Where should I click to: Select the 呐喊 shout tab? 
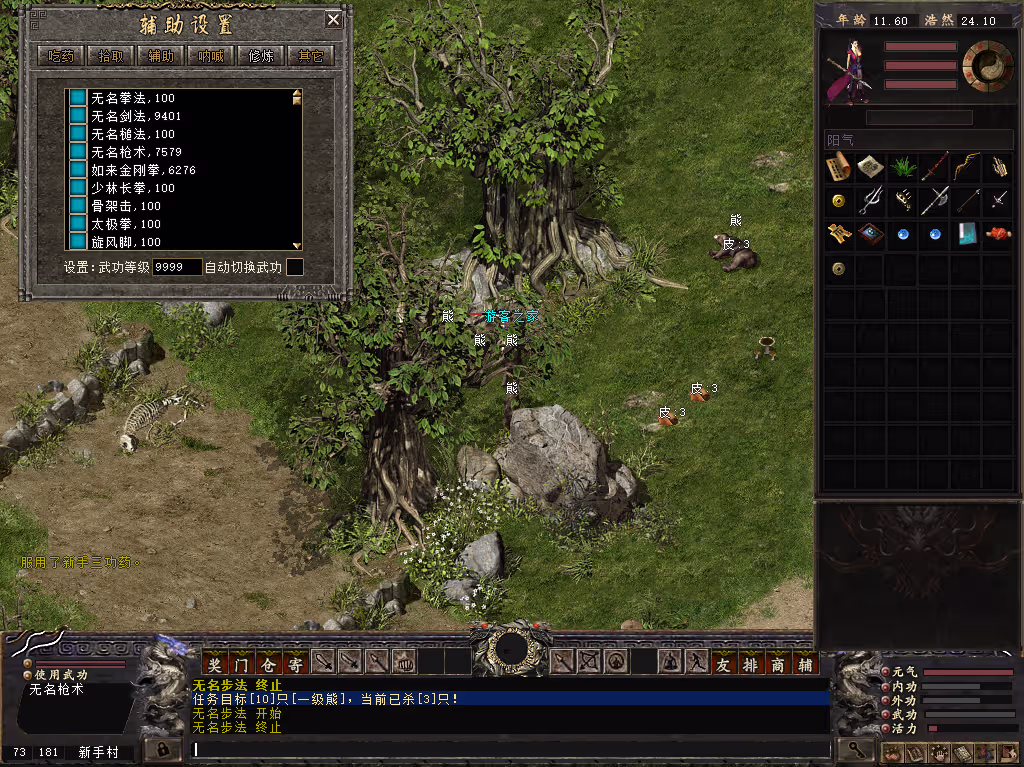click(211, 56)
